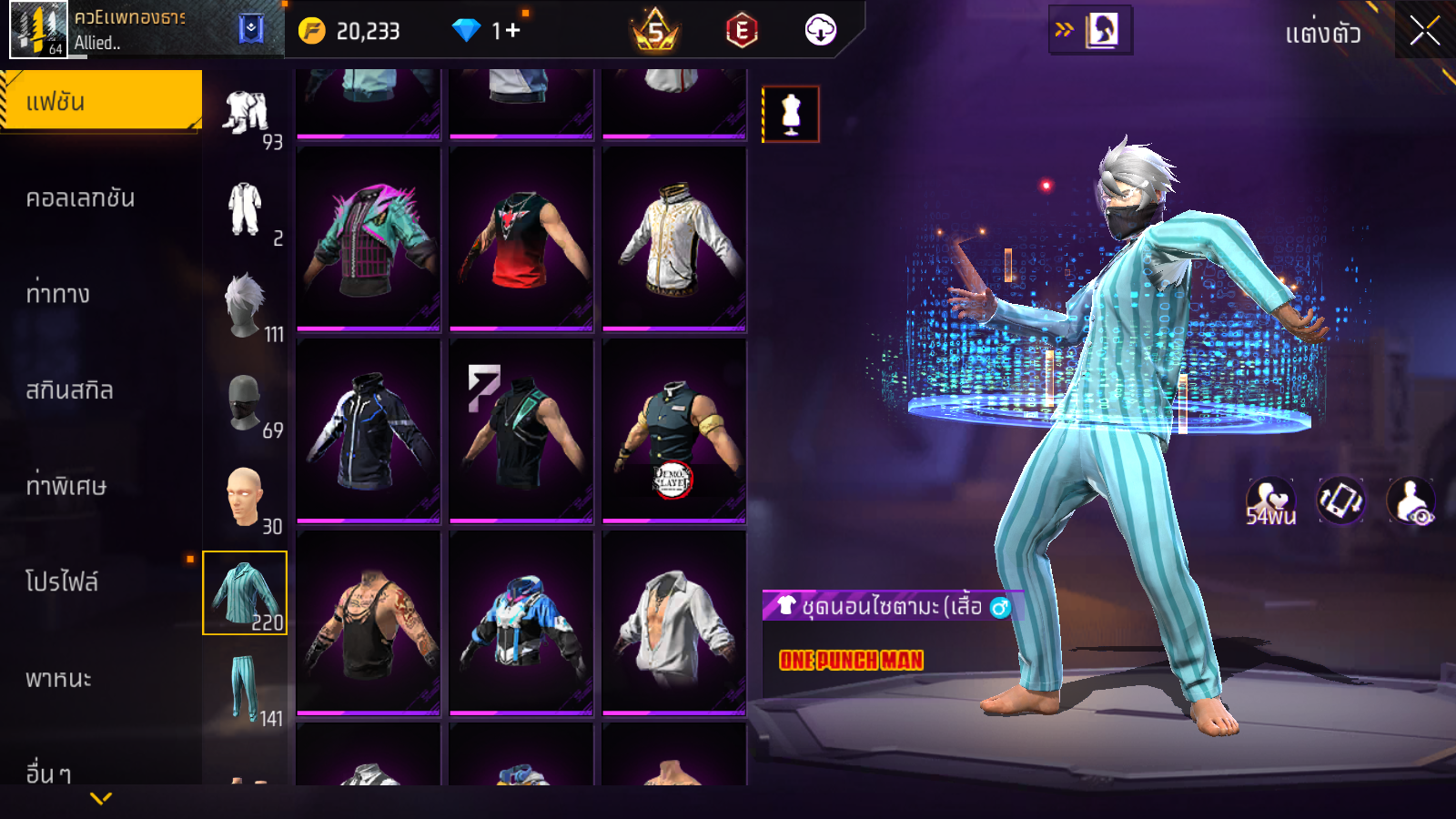Open the diamond top-up plus button
Image resolution: width=1456 pixels, height=819 pixels.
click(x=512, y=31)
